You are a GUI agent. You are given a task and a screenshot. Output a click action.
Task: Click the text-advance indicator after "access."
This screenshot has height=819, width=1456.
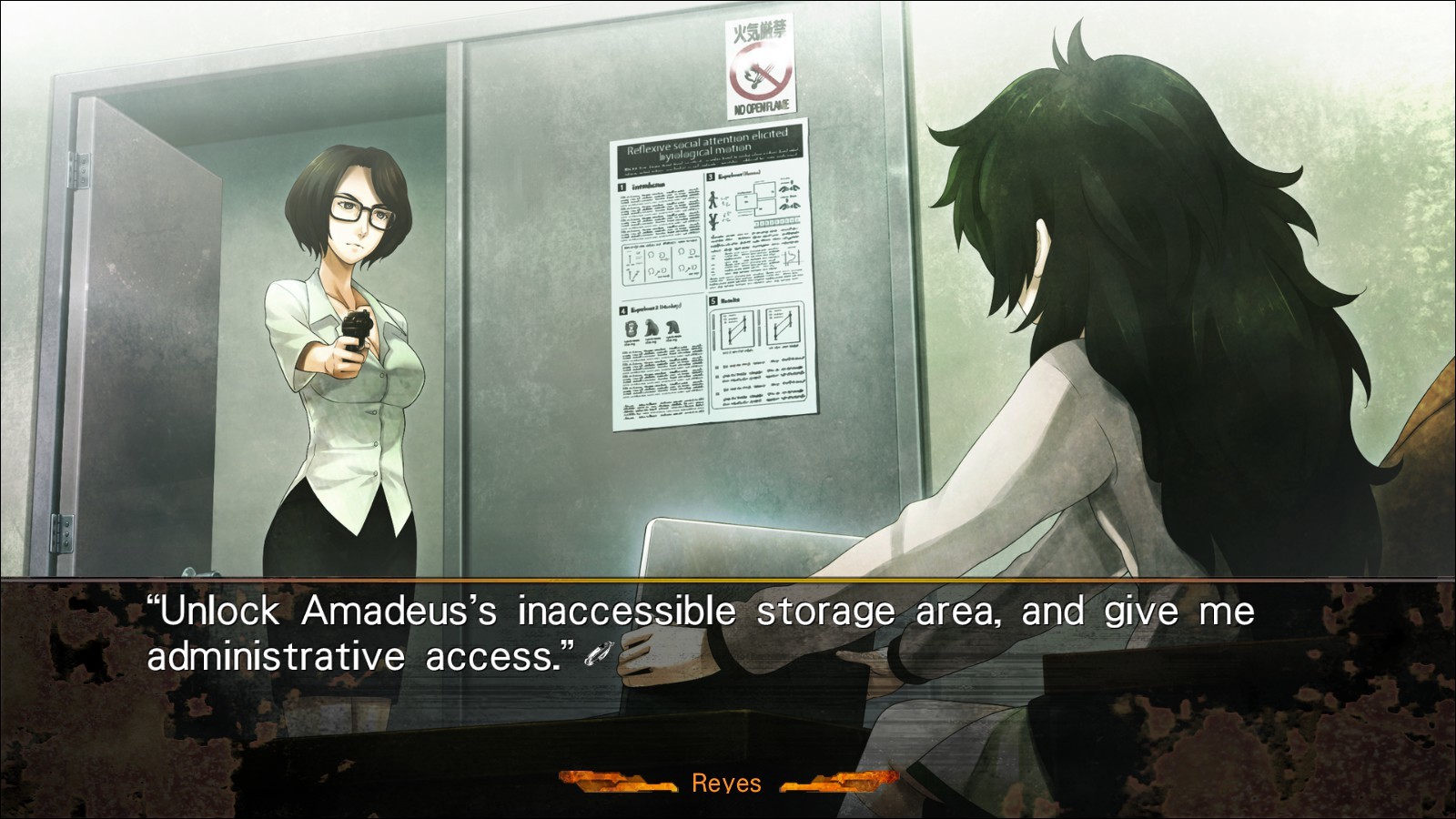(x=600, y=653)
